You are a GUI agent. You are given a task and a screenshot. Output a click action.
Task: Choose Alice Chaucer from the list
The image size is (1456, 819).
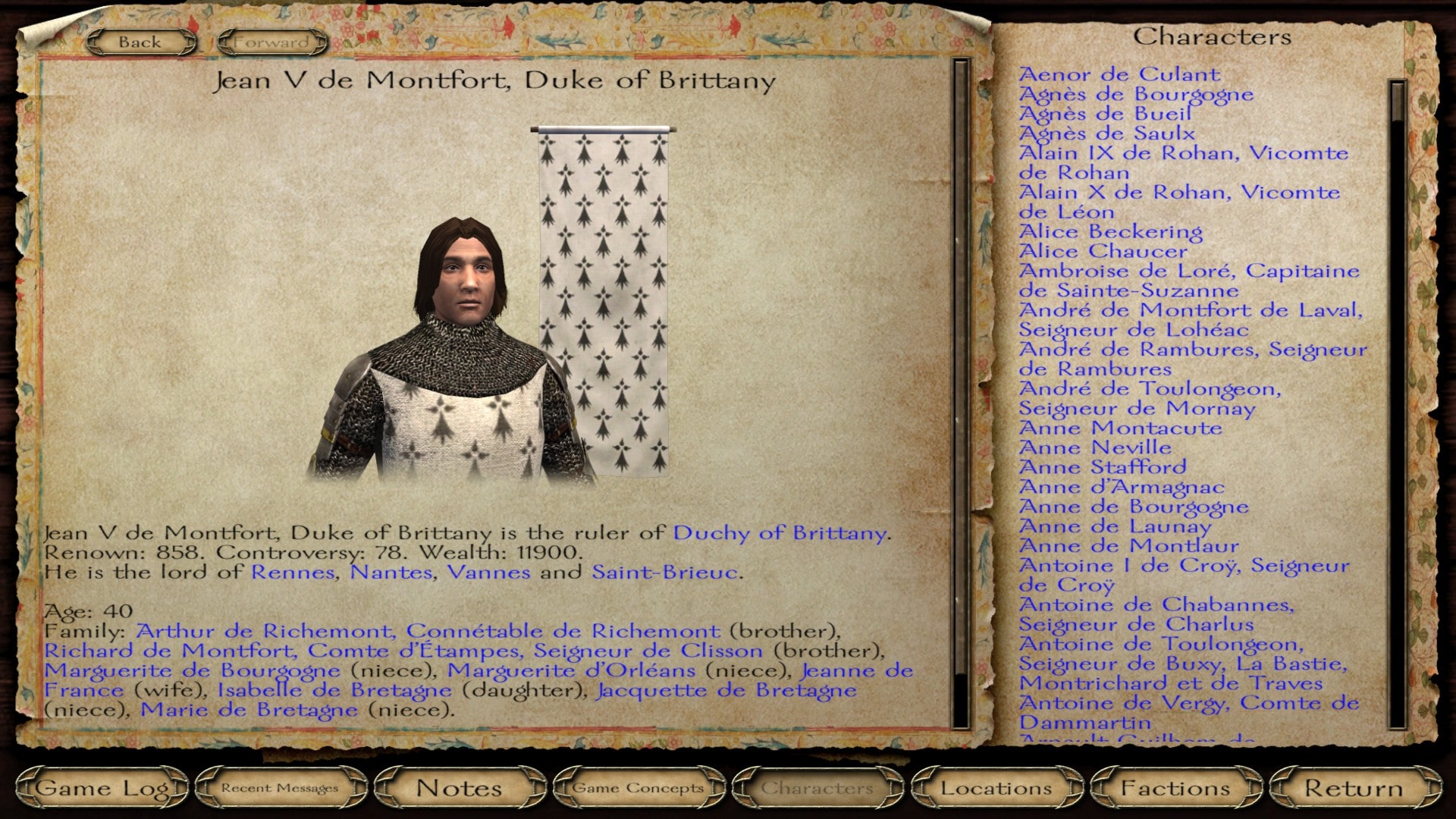point(1103,251)
